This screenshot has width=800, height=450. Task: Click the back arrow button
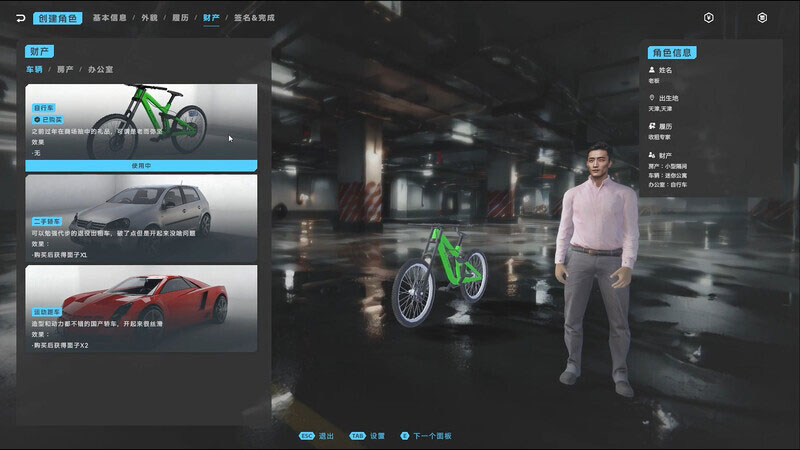[17, 18]
